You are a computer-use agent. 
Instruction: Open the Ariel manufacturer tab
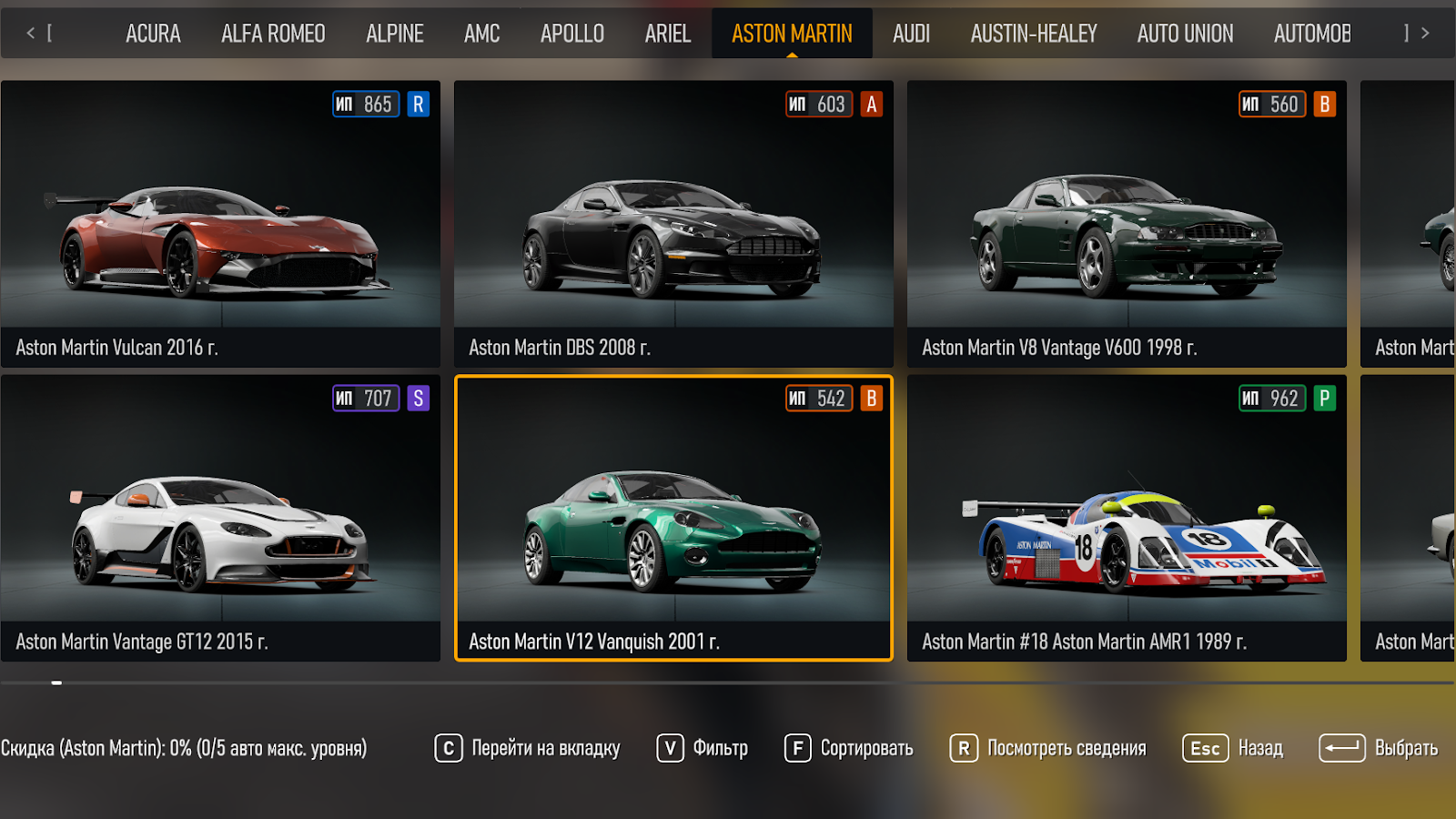pyautogui.click(x=668, y=34)
